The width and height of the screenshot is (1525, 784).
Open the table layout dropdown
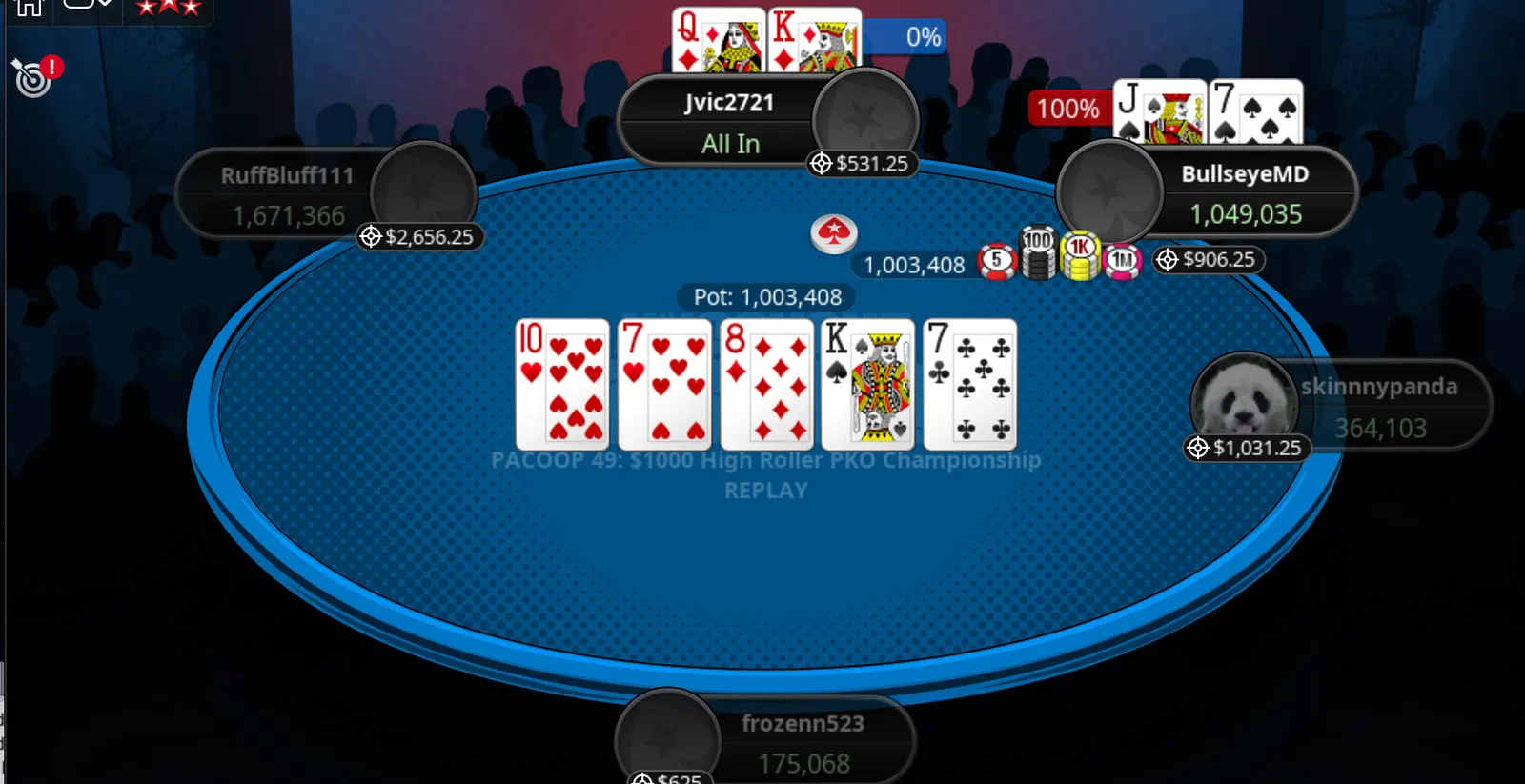coord(88,6)
